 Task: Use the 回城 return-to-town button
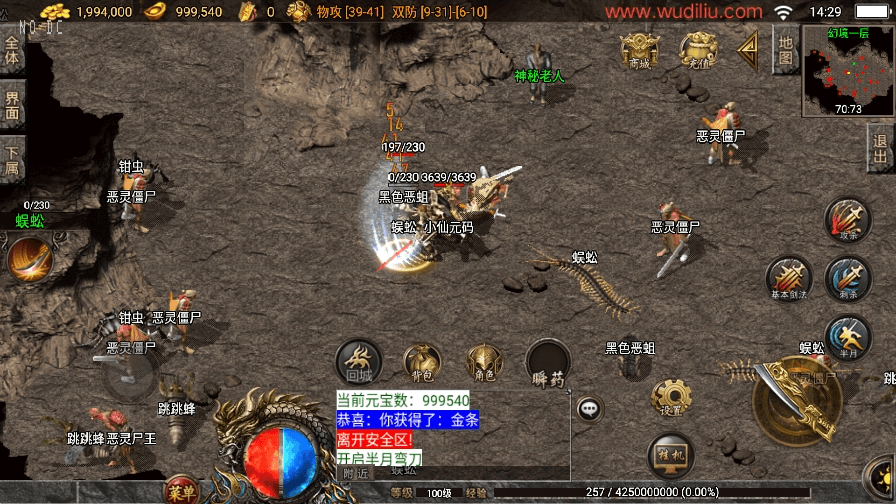[359, 362]
